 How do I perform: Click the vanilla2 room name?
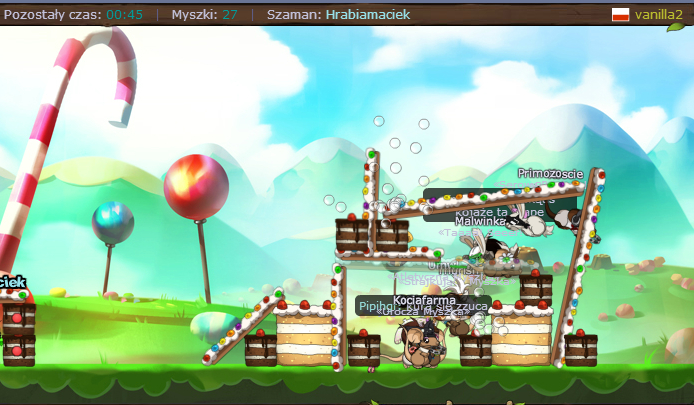[658, 15]
